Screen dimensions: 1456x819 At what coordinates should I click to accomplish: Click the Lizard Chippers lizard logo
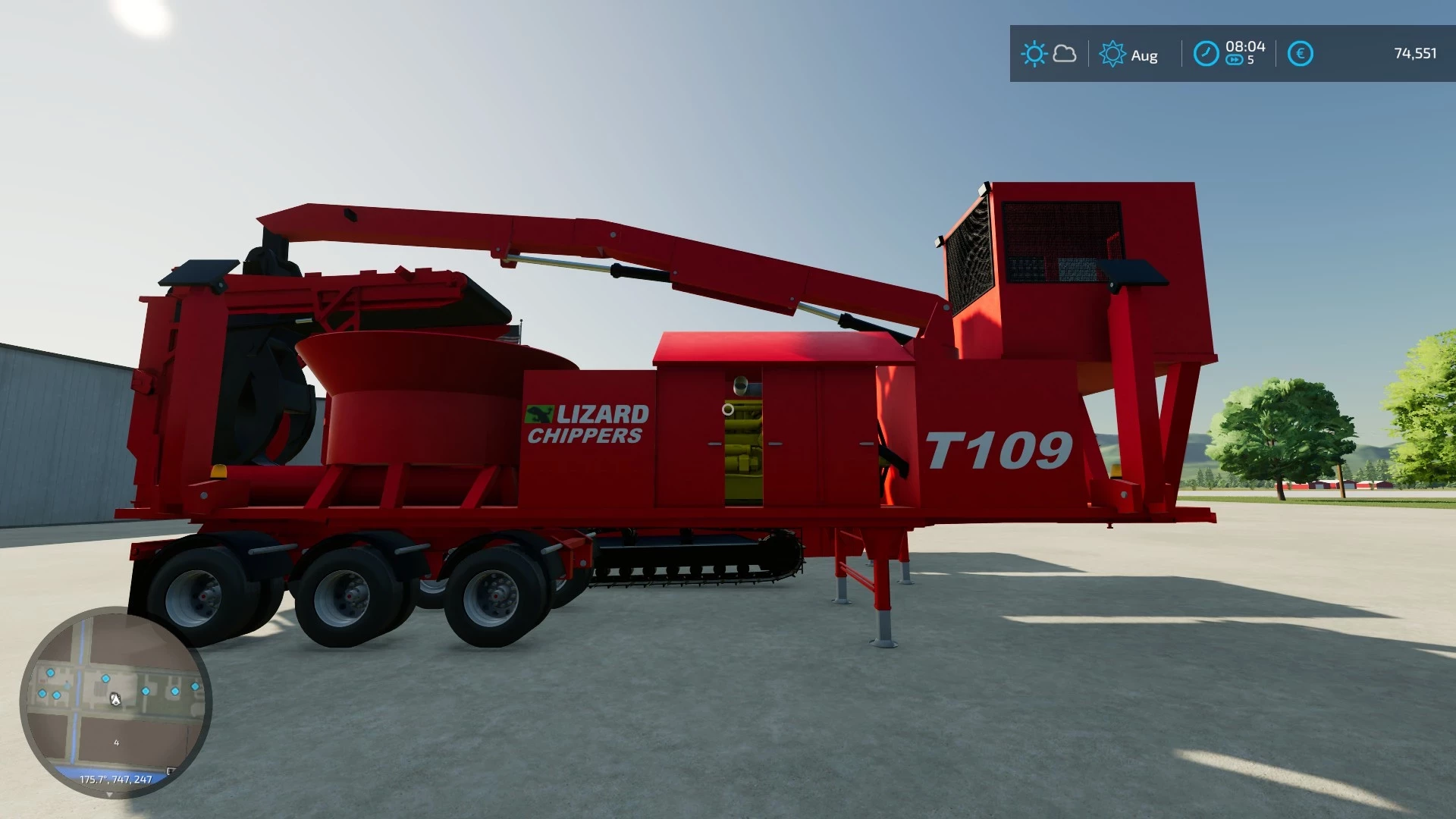tap(540, 414)
